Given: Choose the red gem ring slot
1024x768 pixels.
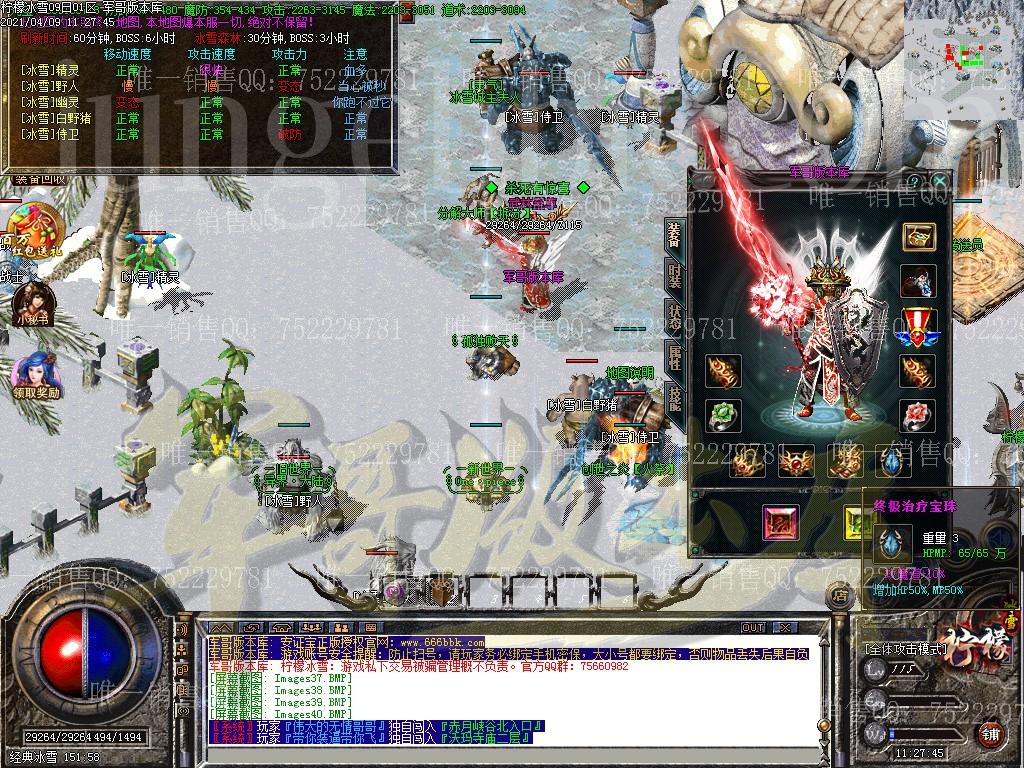Looking at the screenshot, I should [x=917, y=414].
